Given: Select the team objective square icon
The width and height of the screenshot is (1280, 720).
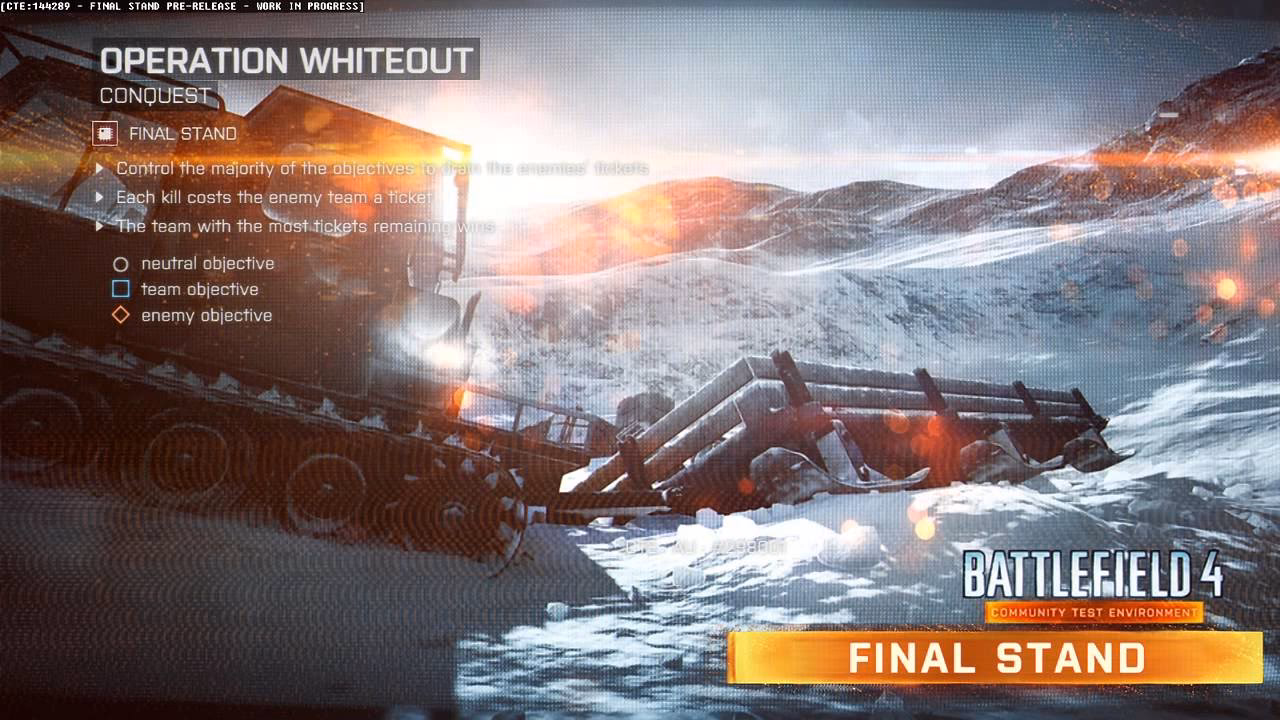Looking at the screenshot, I should pyautogui.click(x=121, y=289).
